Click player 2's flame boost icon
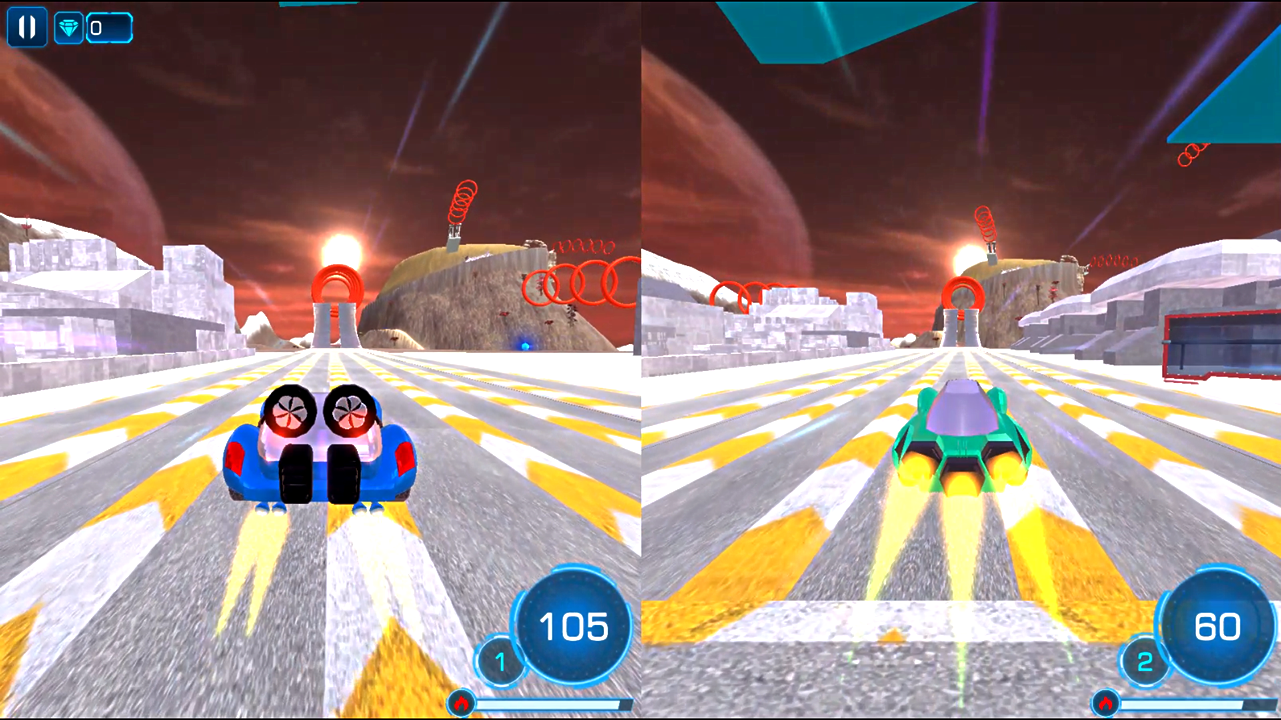The height and width of the screenshot is (720, 1281). (1104, 704)
